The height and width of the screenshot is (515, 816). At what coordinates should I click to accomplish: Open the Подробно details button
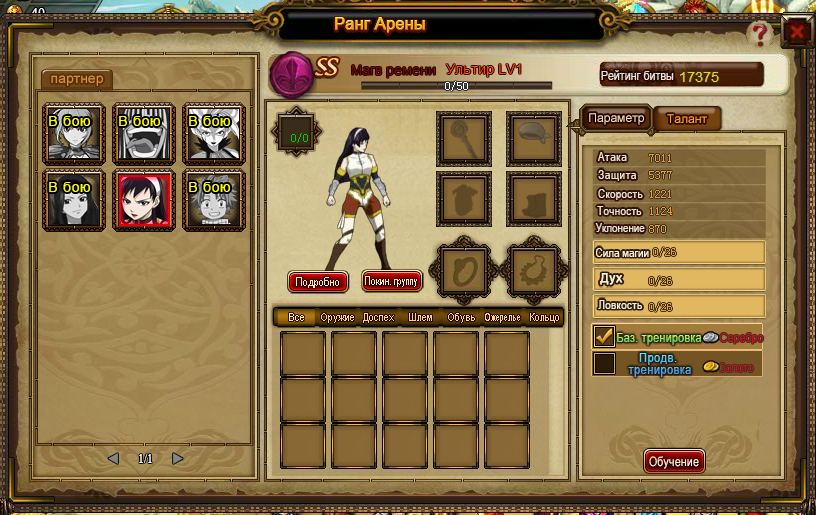[x=318, y=282]
